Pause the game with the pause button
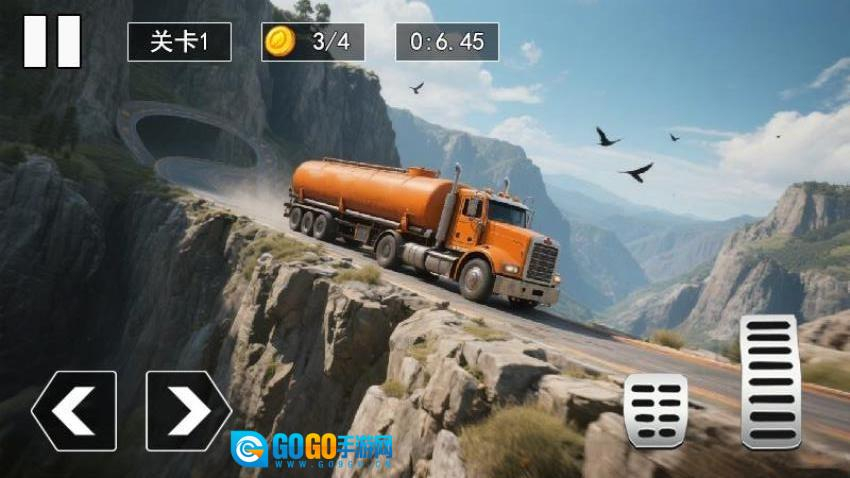850x478 pixels. (52, 41)
